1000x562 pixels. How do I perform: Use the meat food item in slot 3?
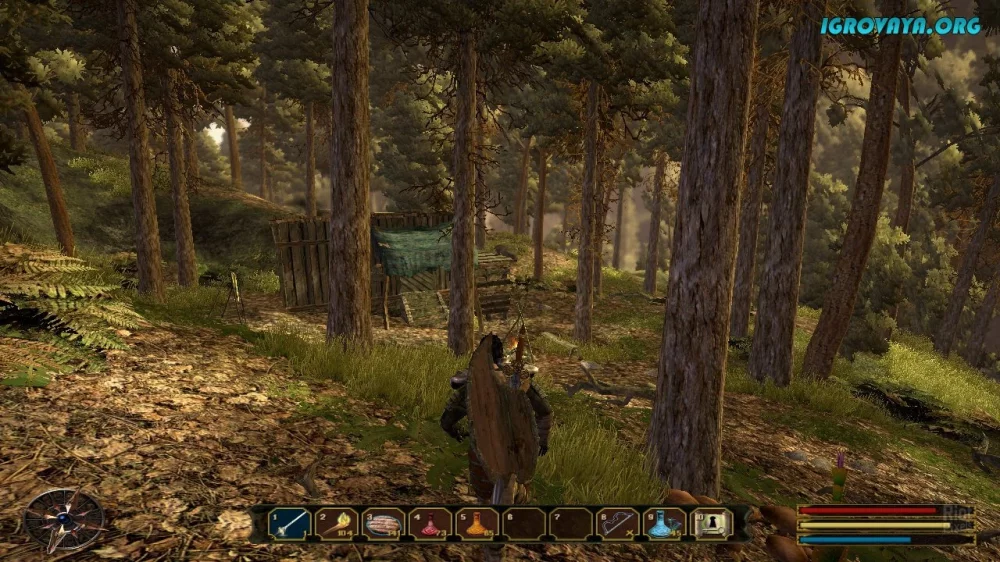384,523
